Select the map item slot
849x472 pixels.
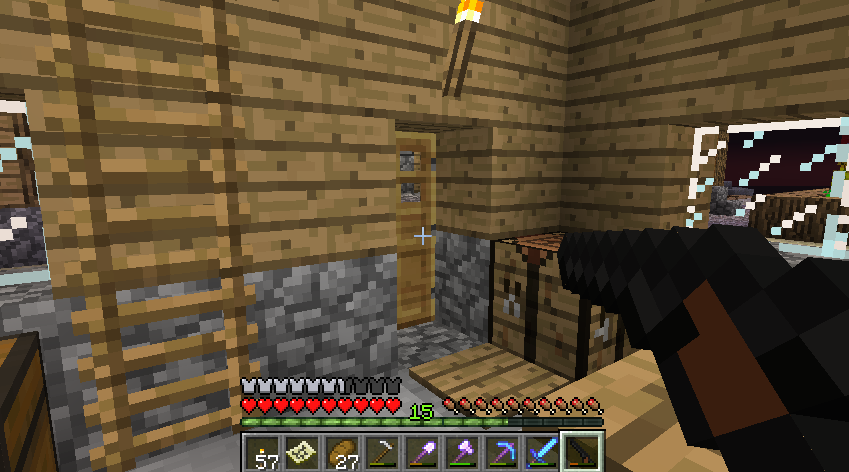click(303, 453)
